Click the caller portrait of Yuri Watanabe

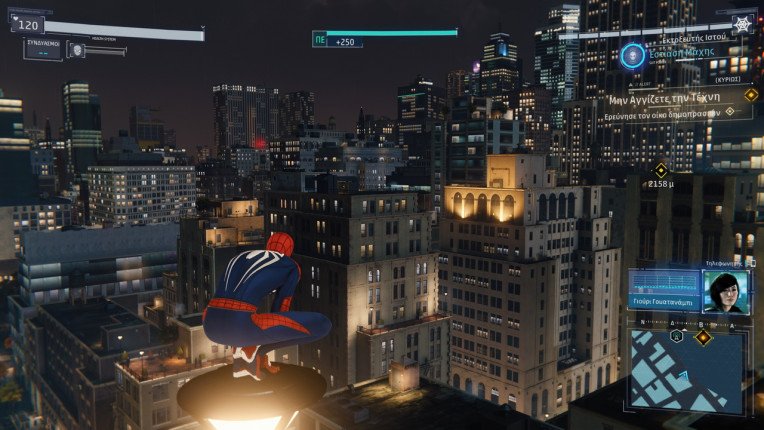725,292
